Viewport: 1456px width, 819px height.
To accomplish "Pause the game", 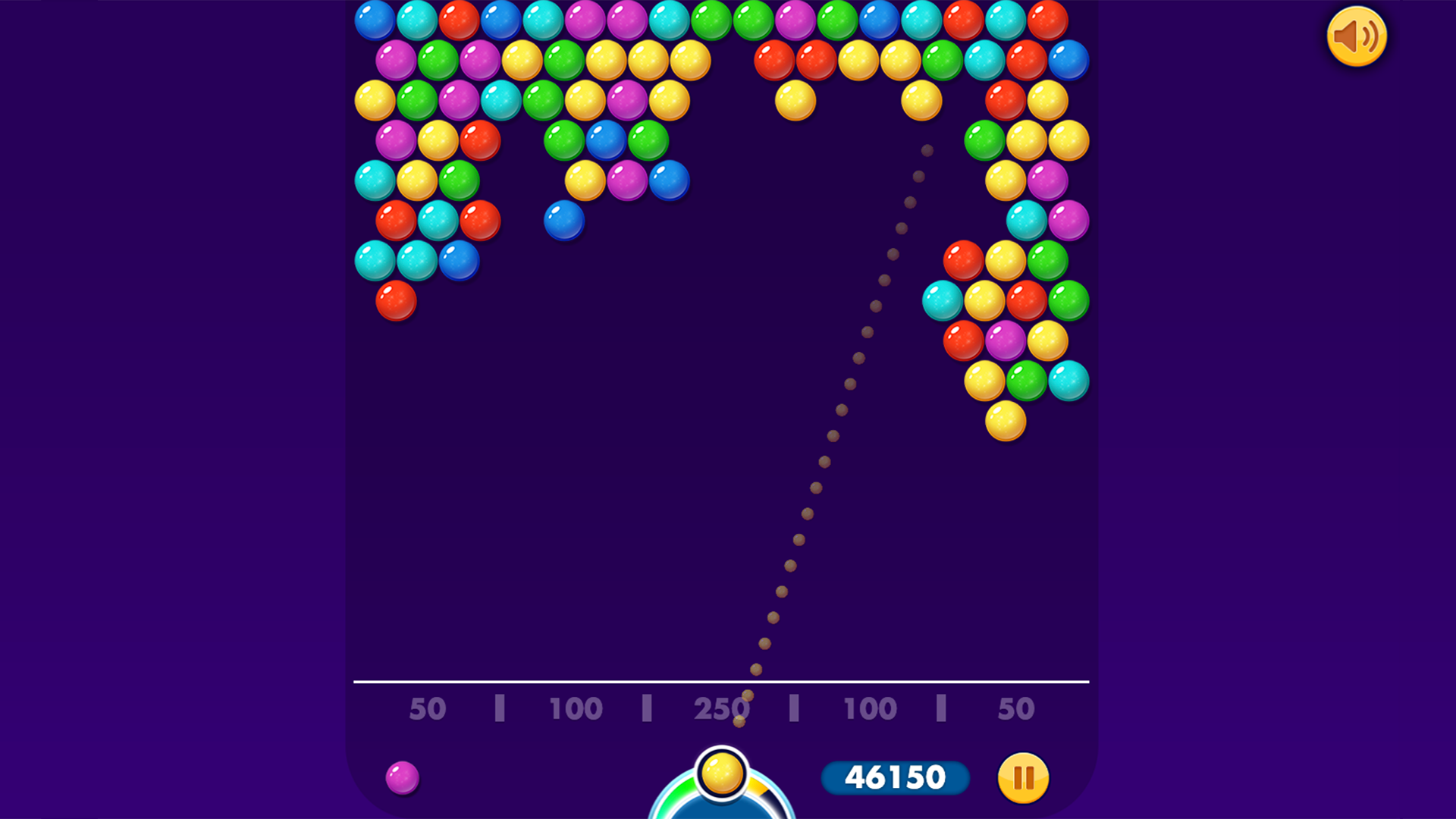I will (1023, 777).
